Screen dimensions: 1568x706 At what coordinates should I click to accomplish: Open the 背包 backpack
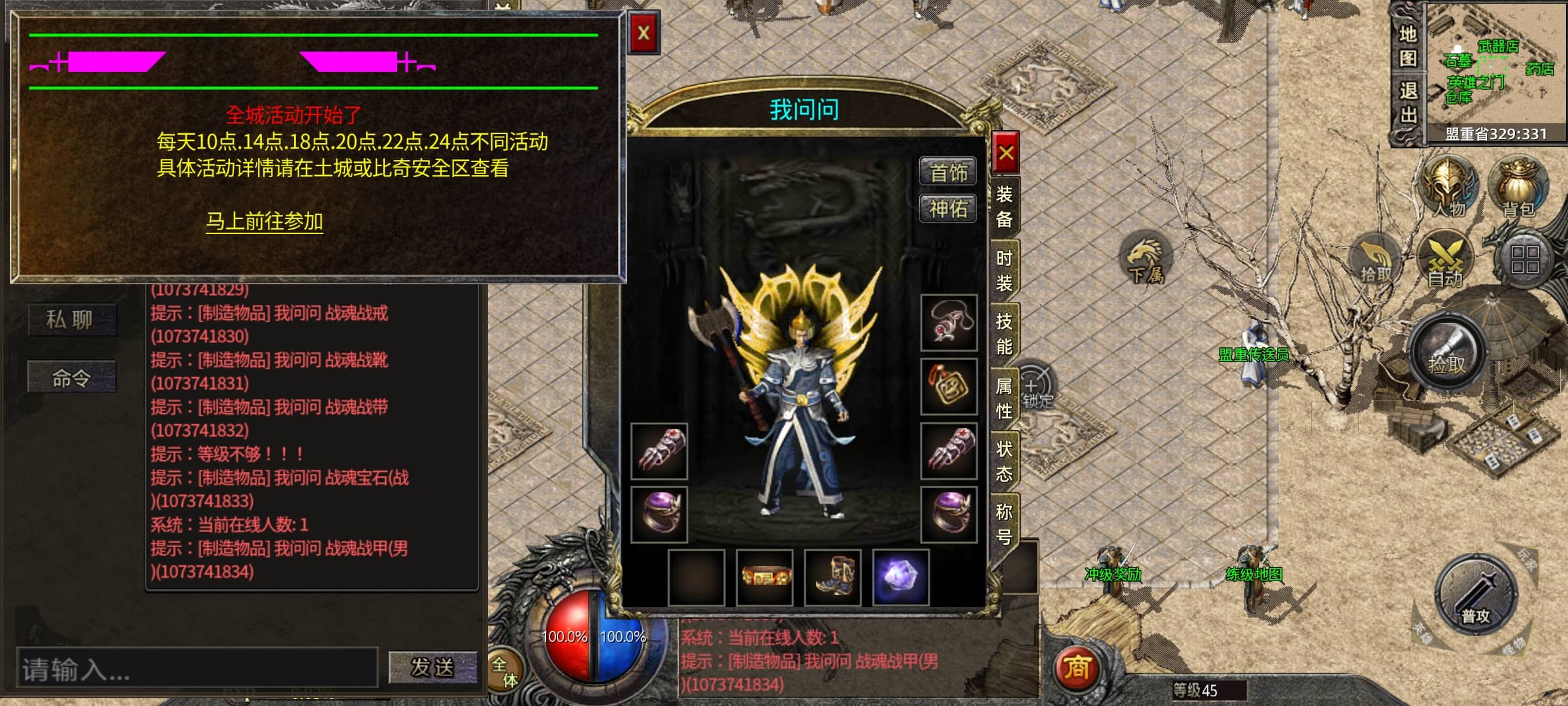1518,188
